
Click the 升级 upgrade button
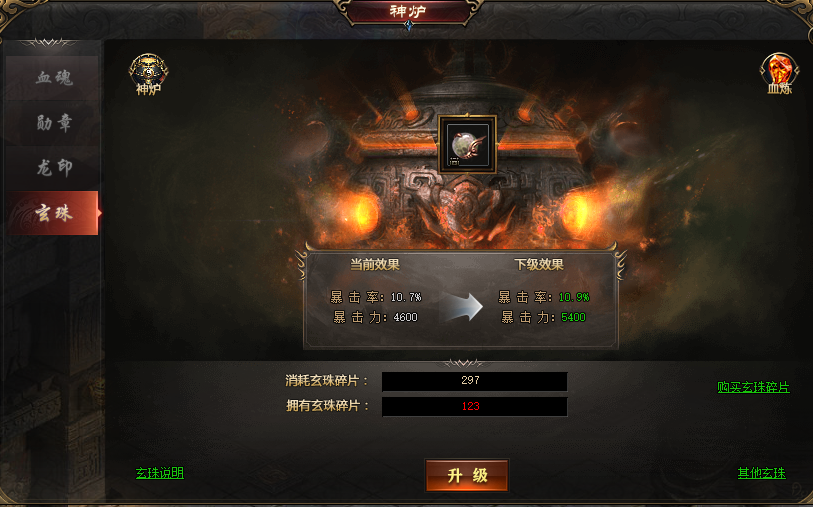pos(467,475)
